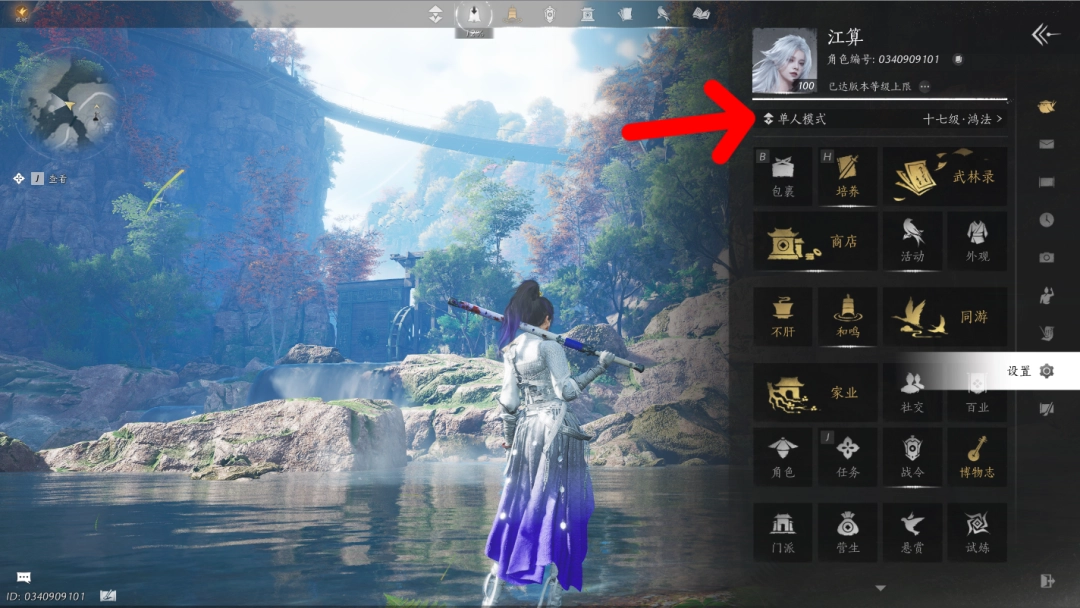Open the 培养 cultivation menu
Viewport: 1080px width, 608px height.
pyautogui.click(x=847, y=177)
